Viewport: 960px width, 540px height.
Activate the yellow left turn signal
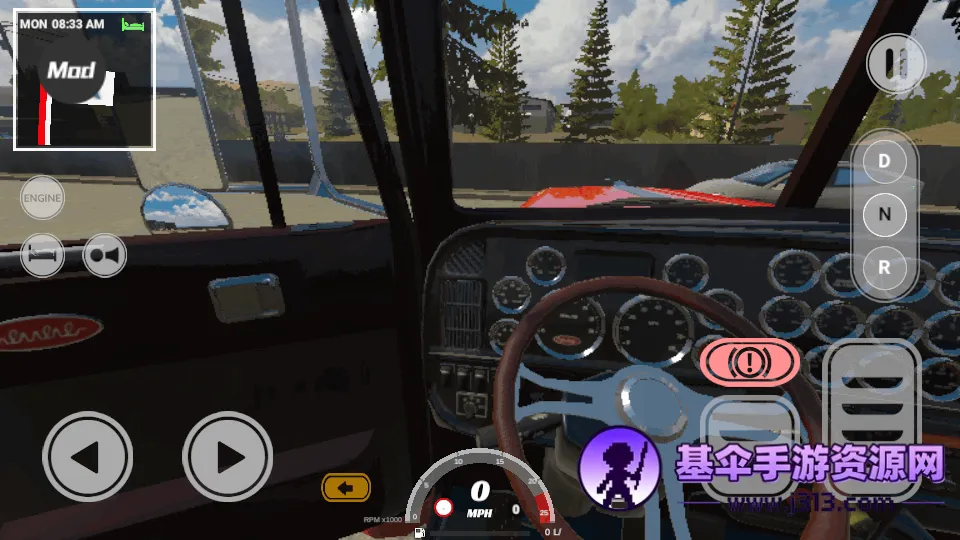pos(346,488)
